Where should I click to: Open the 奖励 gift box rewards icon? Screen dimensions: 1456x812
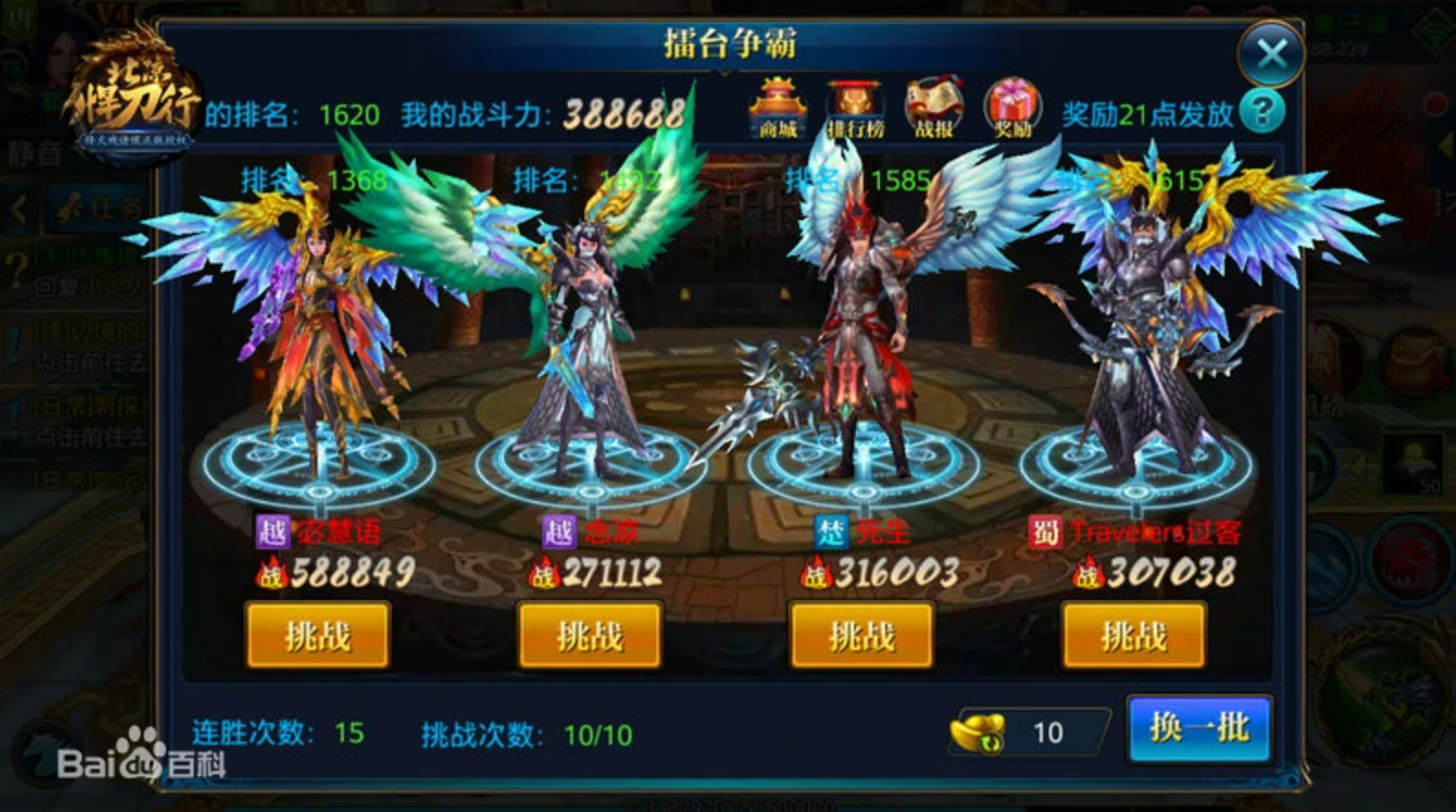pyautogui.click(x=1012, y=106)
